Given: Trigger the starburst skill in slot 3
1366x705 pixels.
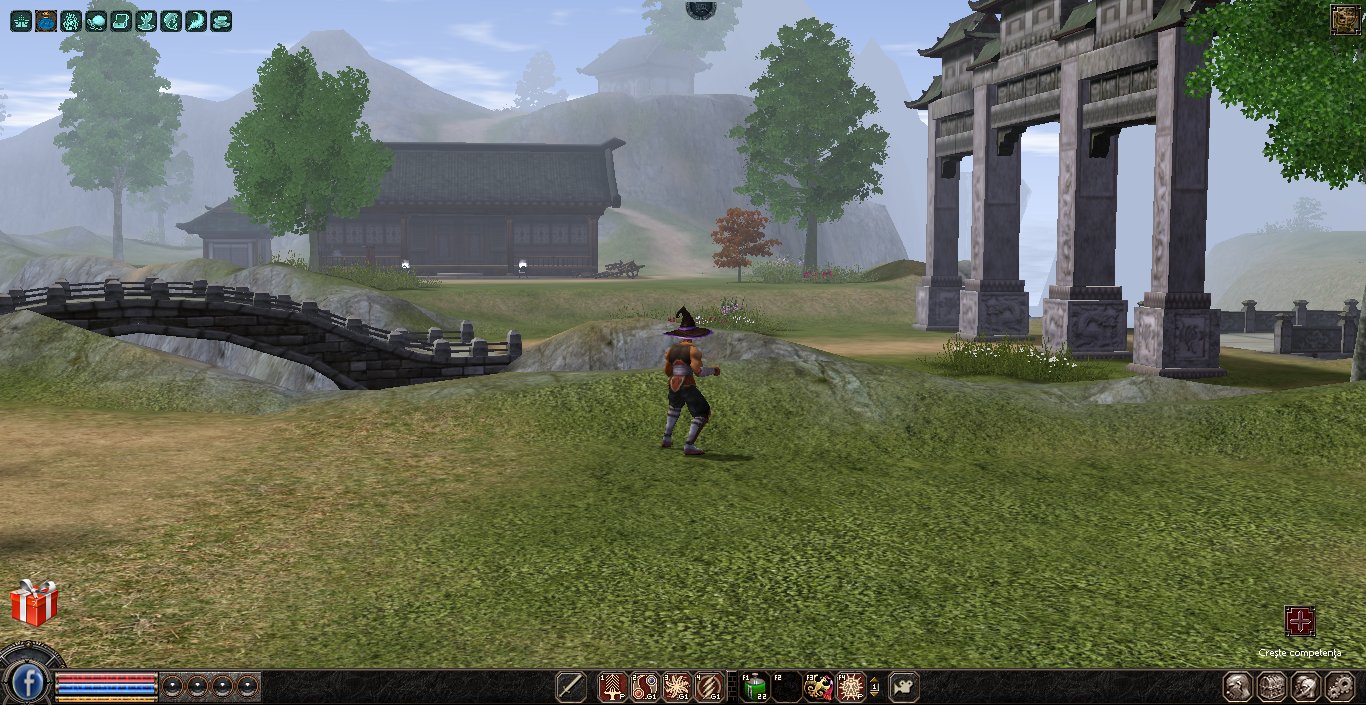Looking at the screenshot, I should (x=677, y=687).
